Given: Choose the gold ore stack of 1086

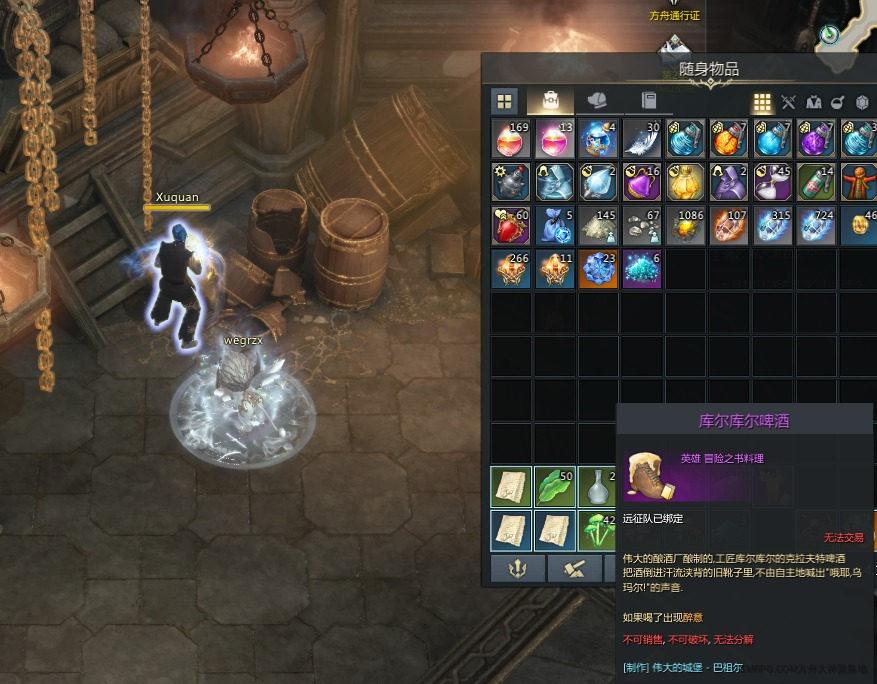Looking at the screenshot, I should pyautogui.click(x=686, y=226).
